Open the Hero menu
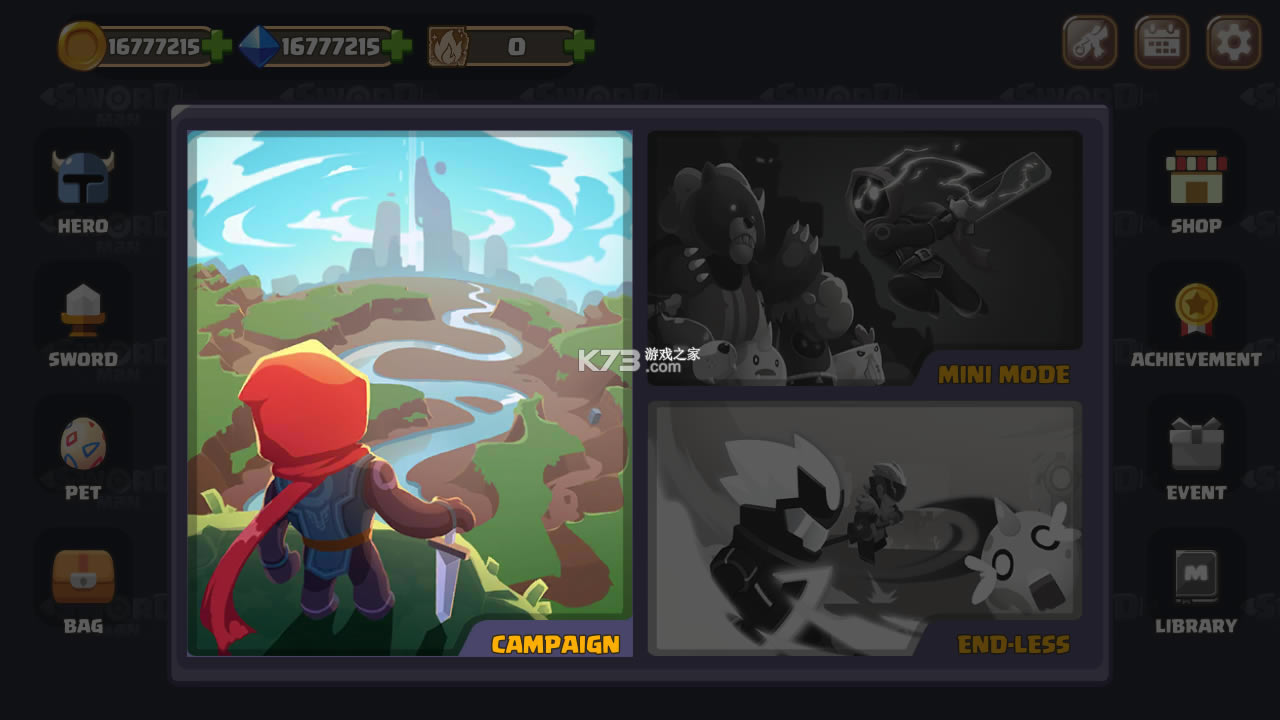This screenshot has width=1280, height=720. [x=83, y=190]
